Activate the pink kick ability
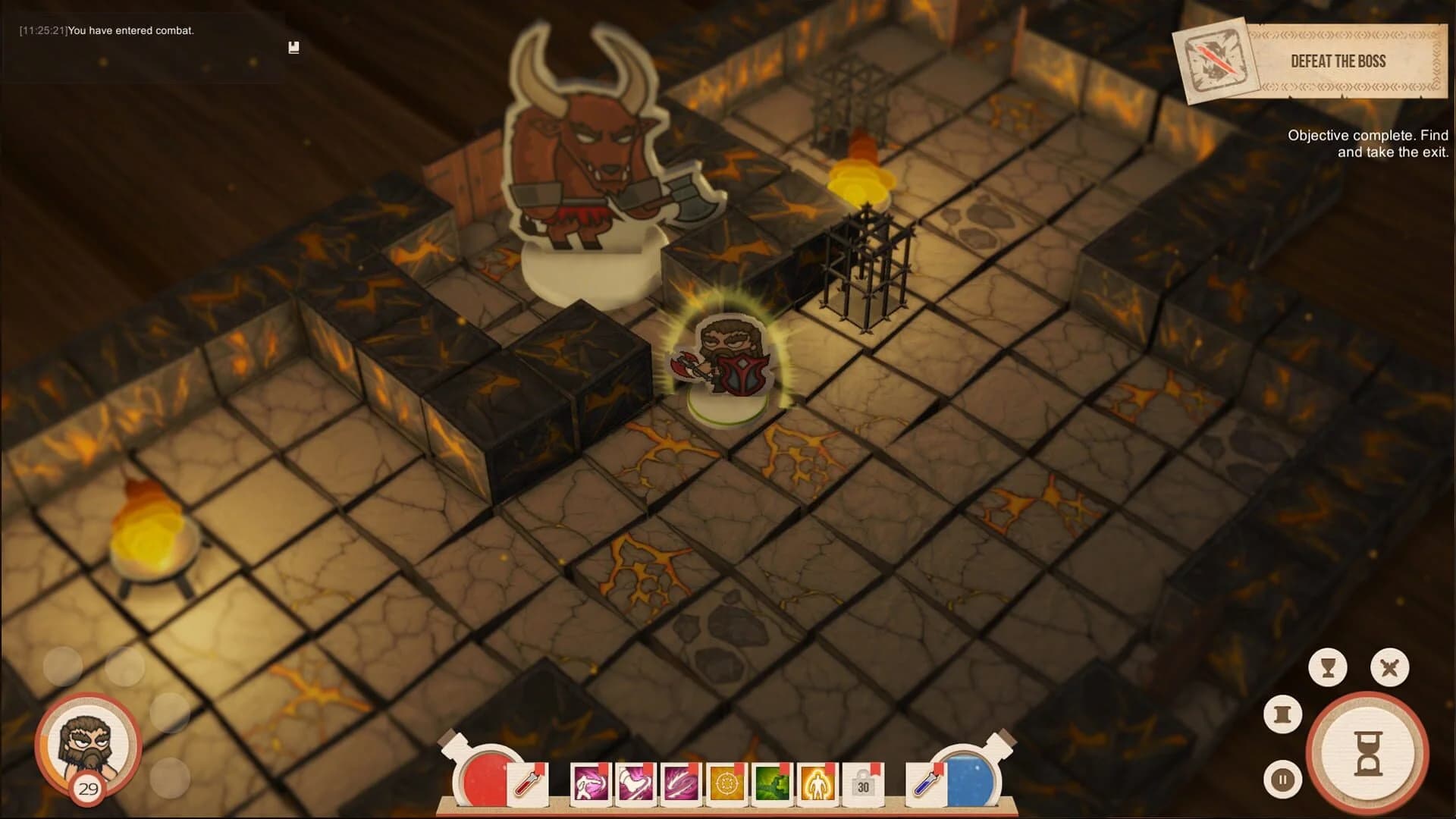Screen dimensions: 1456x819 coord(635,783)
